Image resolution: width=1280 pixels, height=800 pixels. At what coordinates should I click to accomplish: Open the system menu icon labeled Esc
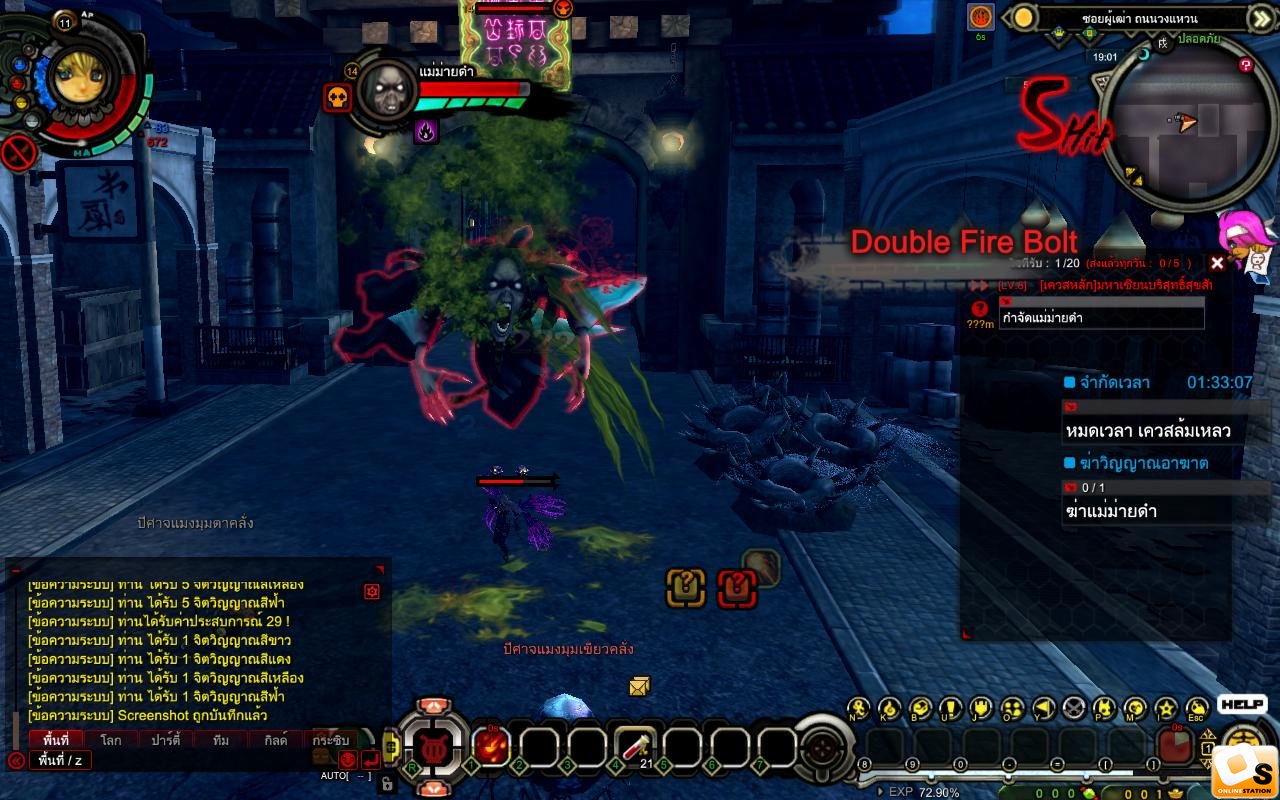1196,709
